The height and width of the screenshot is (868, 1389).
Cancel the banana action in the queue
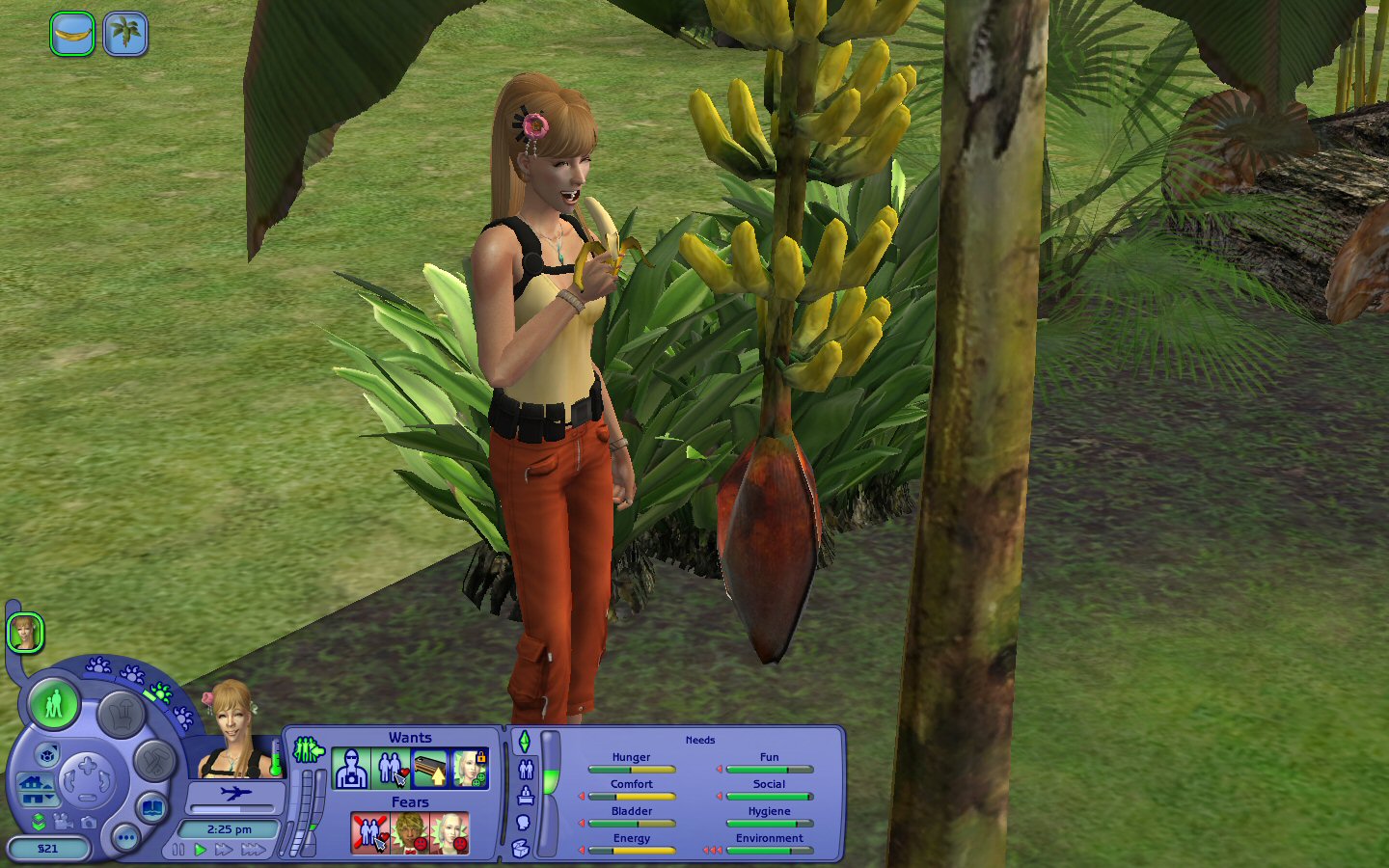pyautogui.click(x=72, y=34)
